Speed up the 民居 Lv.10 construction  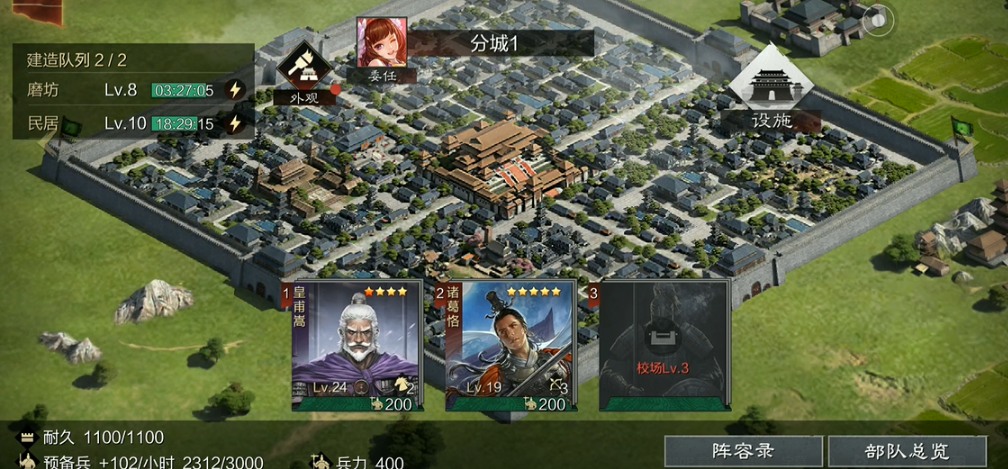click(235, 124)
